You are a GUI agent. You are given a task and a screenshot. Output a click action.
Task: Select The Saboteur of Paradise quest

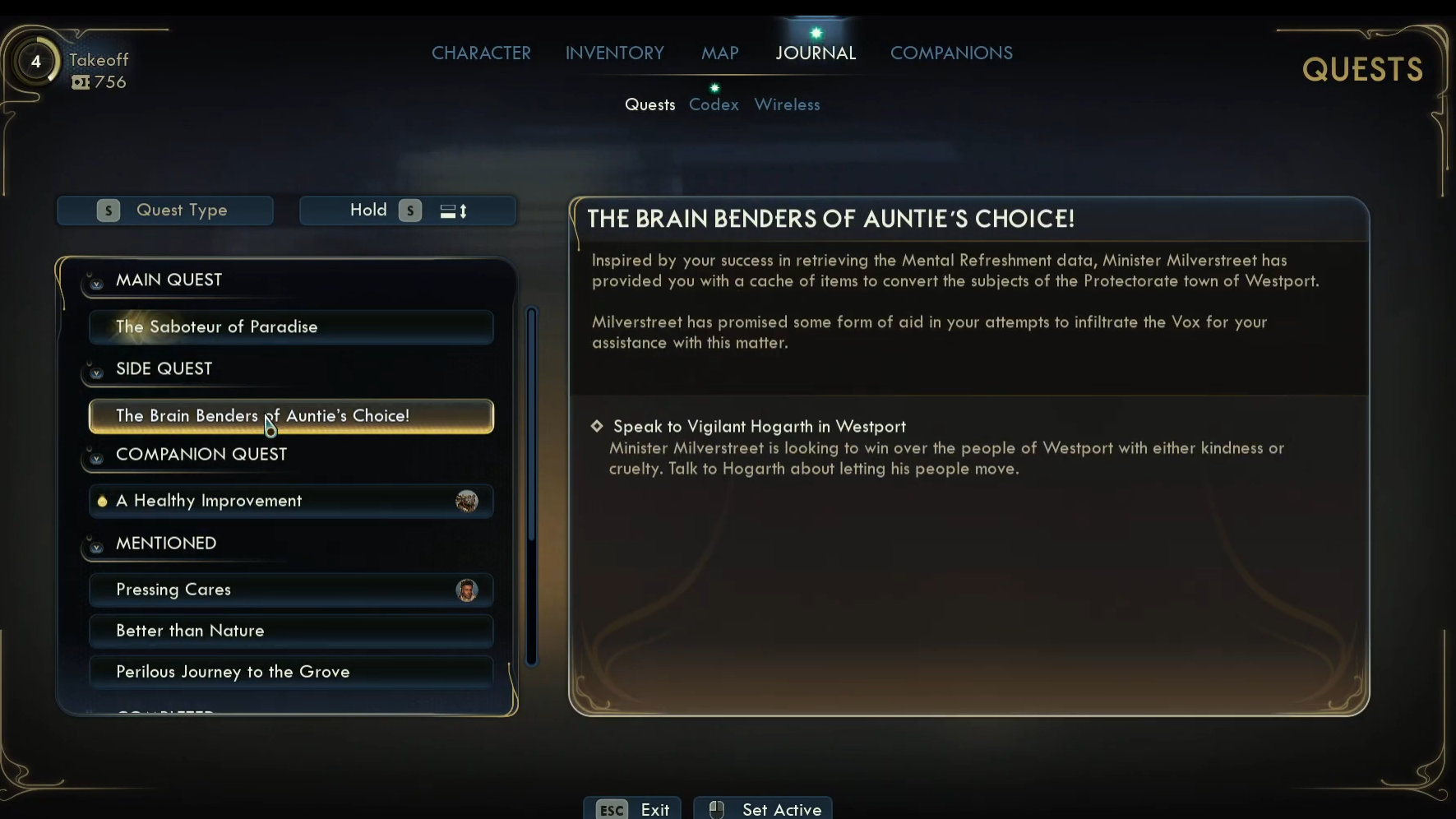click(x=291, y=327)
